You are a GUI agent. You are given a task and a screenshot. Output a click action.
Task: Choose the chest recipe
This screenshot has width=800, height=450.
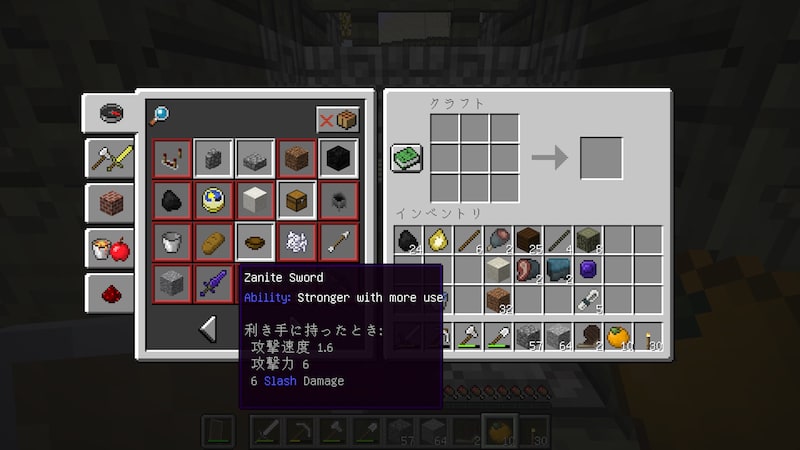click(x=297, y=200)
